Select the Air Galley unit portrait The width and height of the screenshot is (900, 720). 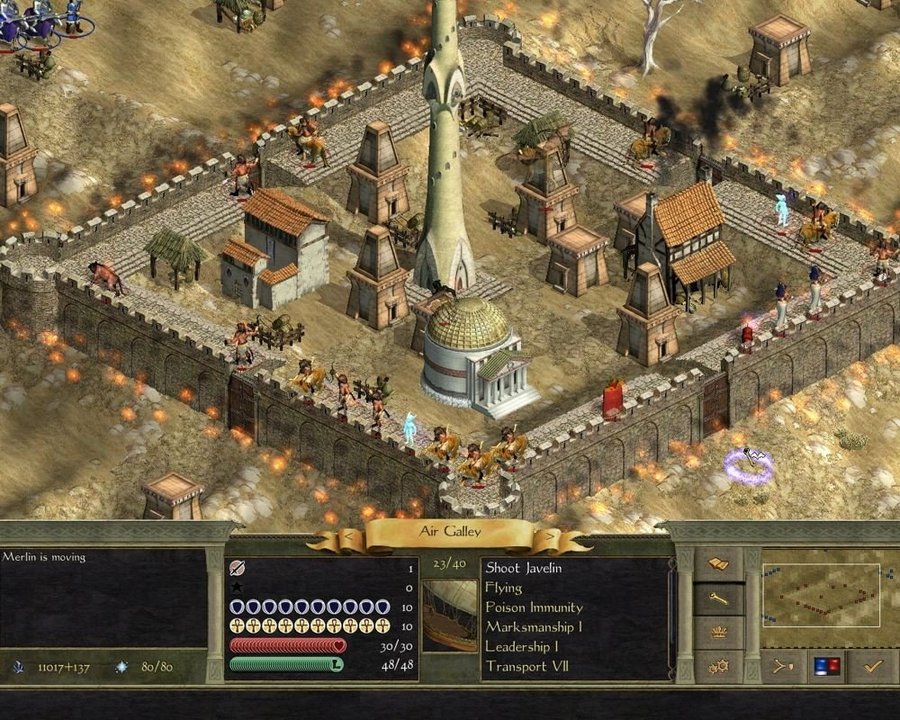pyautogui.click(x=449, y=616)
